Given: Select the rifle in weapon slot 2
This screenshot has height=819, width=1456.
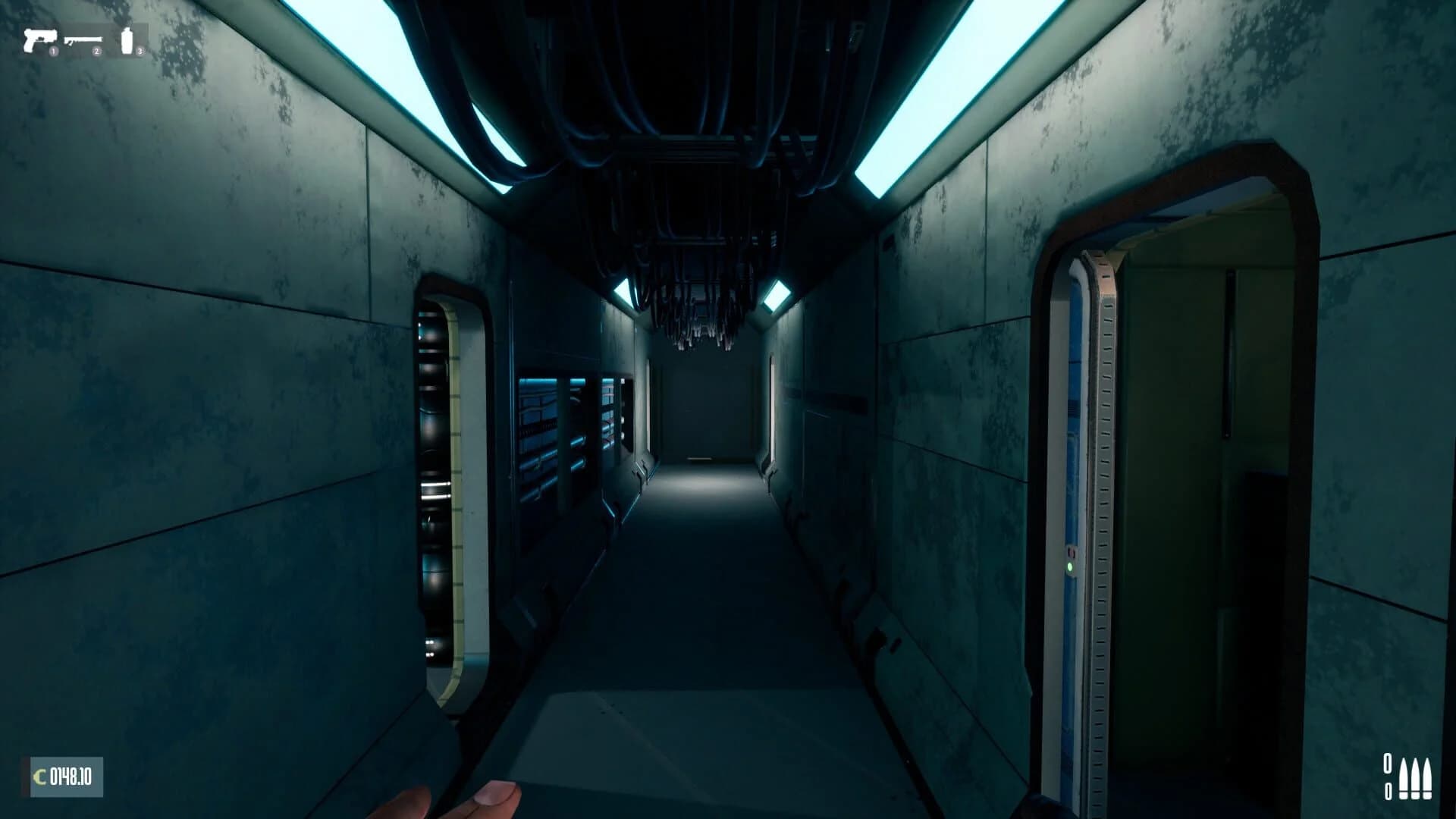Looking at the screenshot, I should [83, 39].
